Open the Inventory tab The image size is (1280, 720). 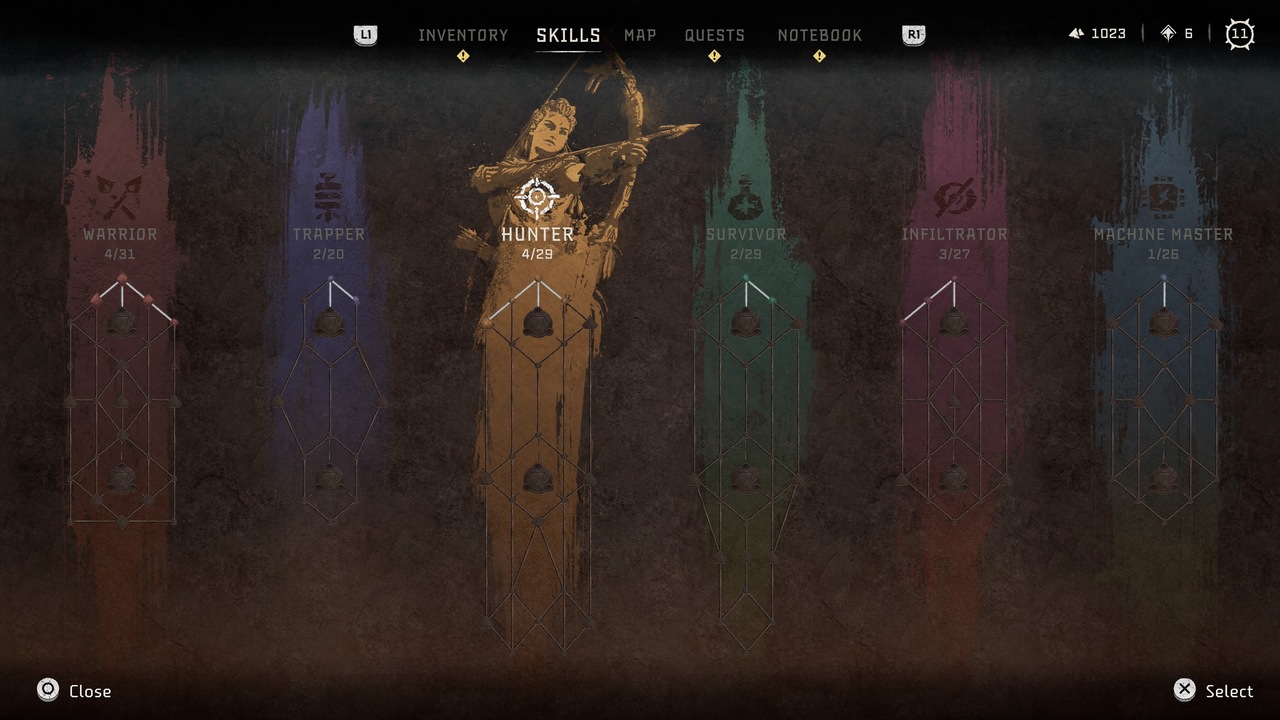[463, 35]
